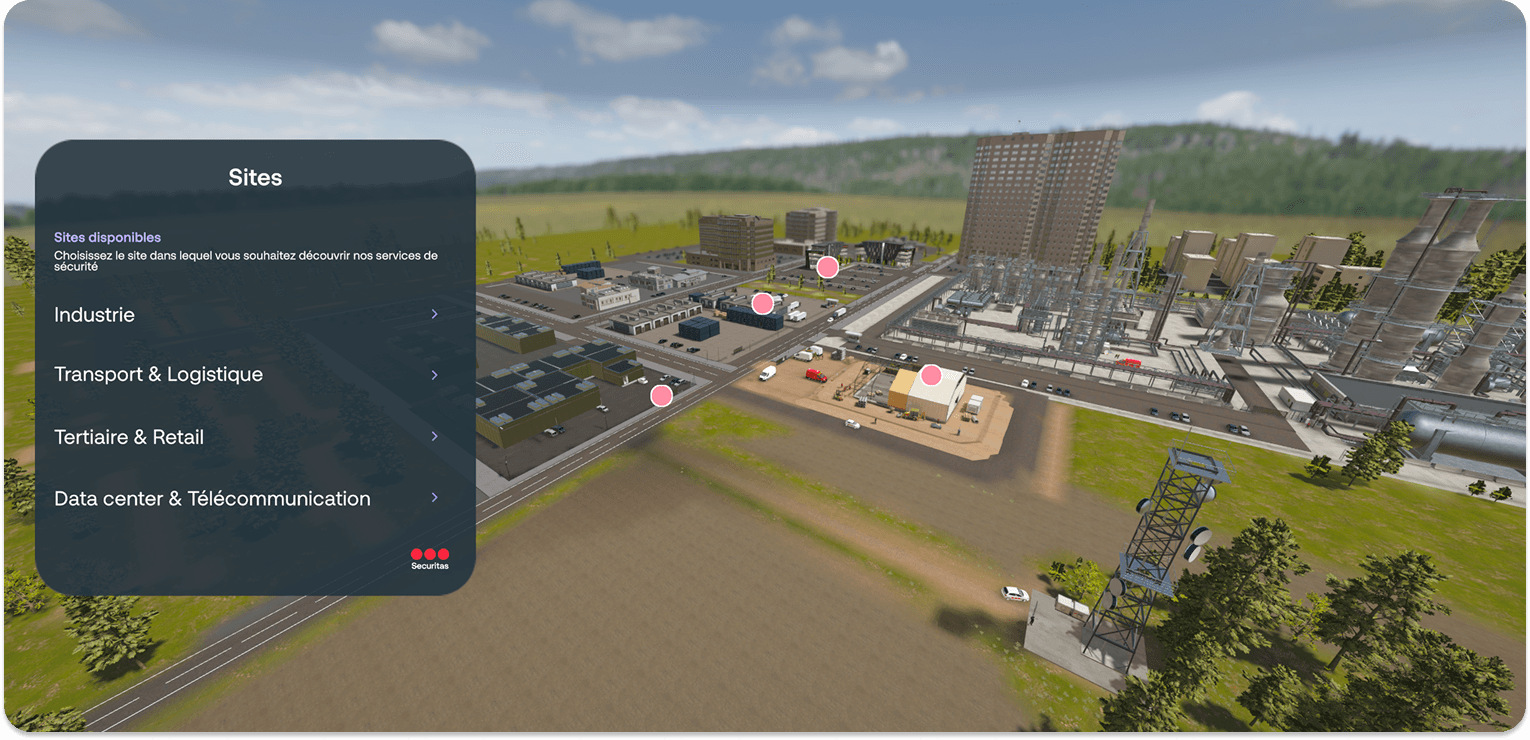Select Tertiaire & Retail from the list

(129, 436)
